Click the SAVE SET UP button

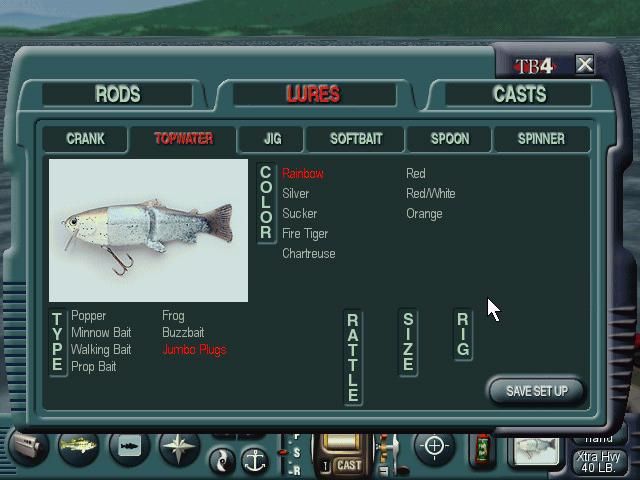pos(536,391)
